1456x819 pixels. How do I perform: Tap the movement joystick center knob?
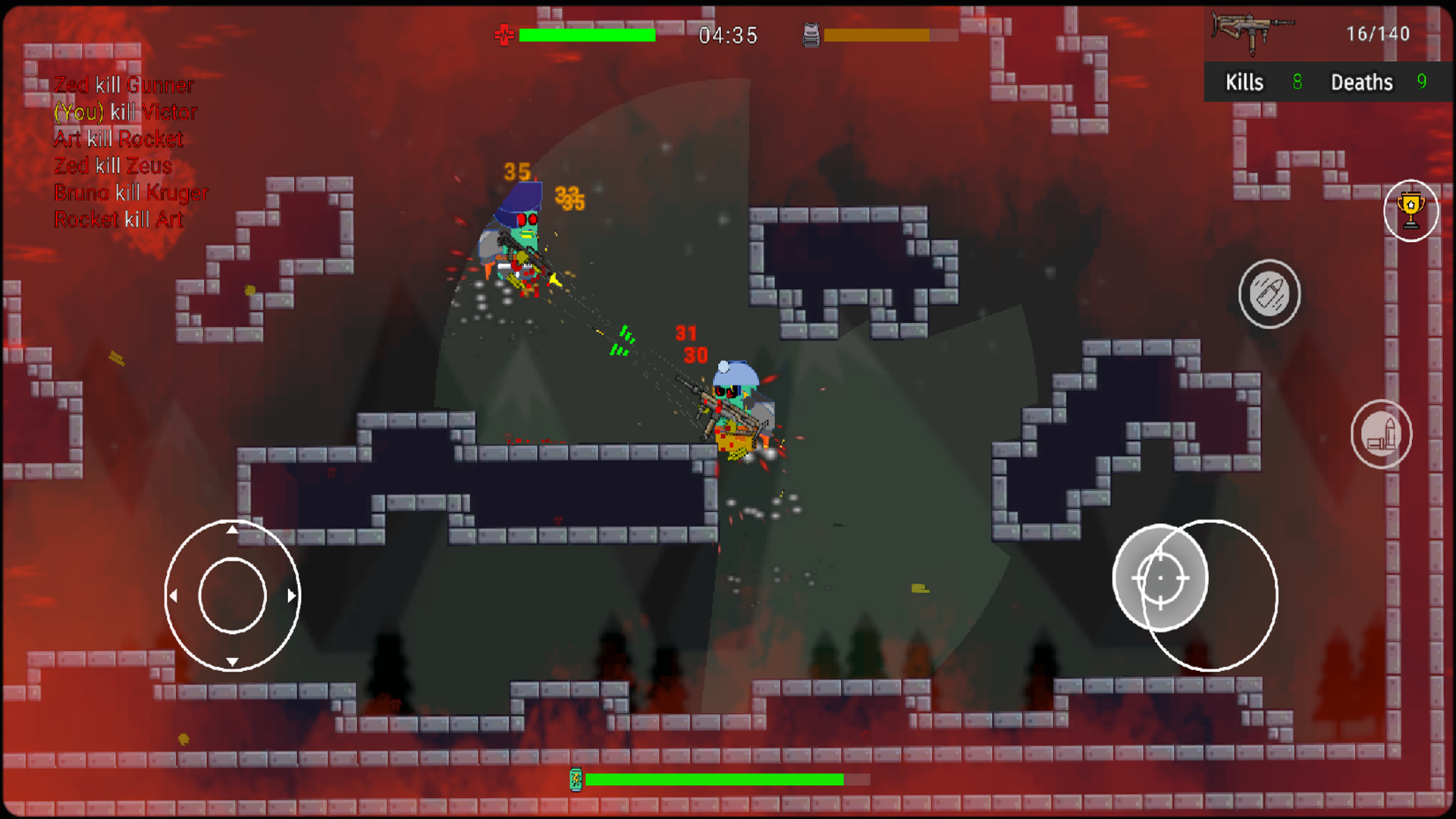[232, 596]
